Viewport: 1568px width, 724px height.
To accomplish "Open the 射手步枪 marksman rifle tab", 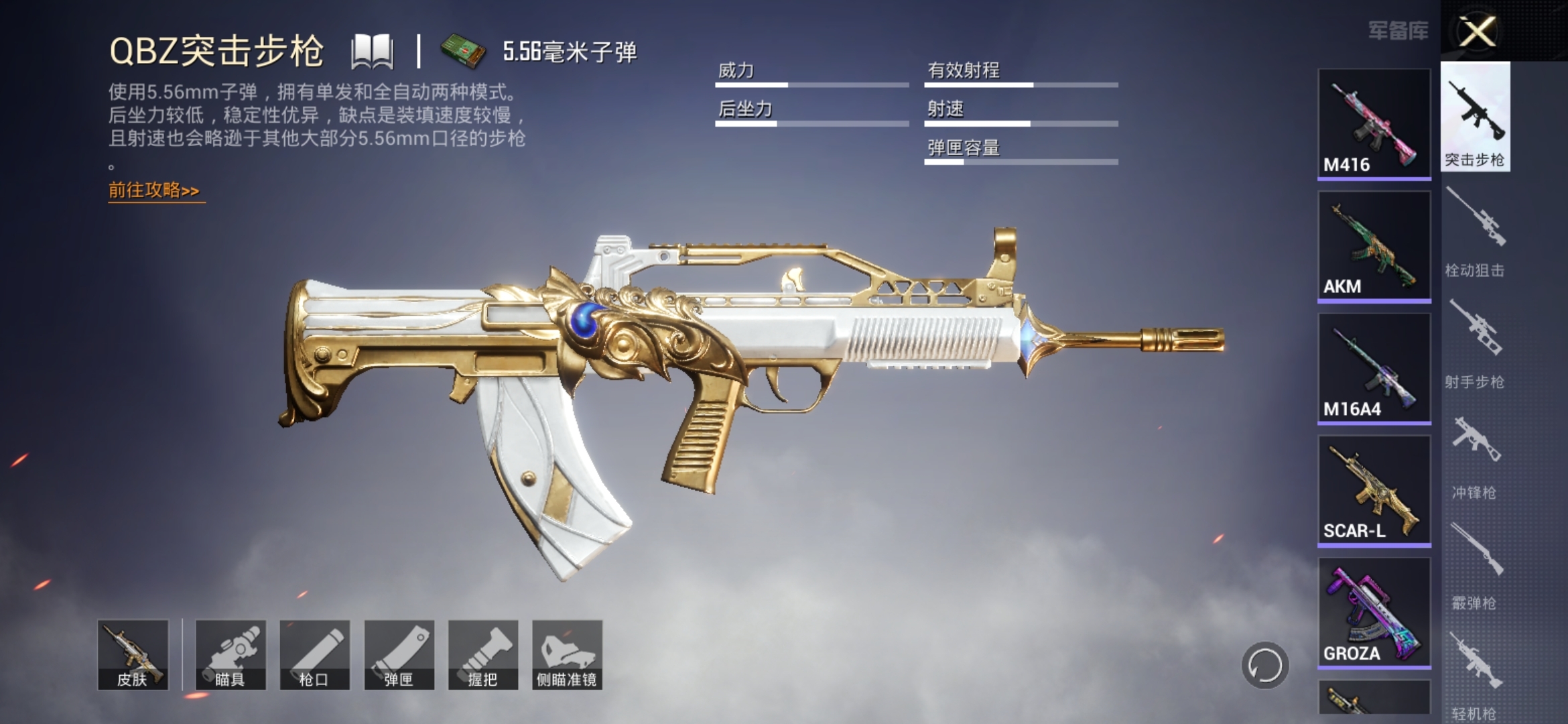I will 1475,343.
